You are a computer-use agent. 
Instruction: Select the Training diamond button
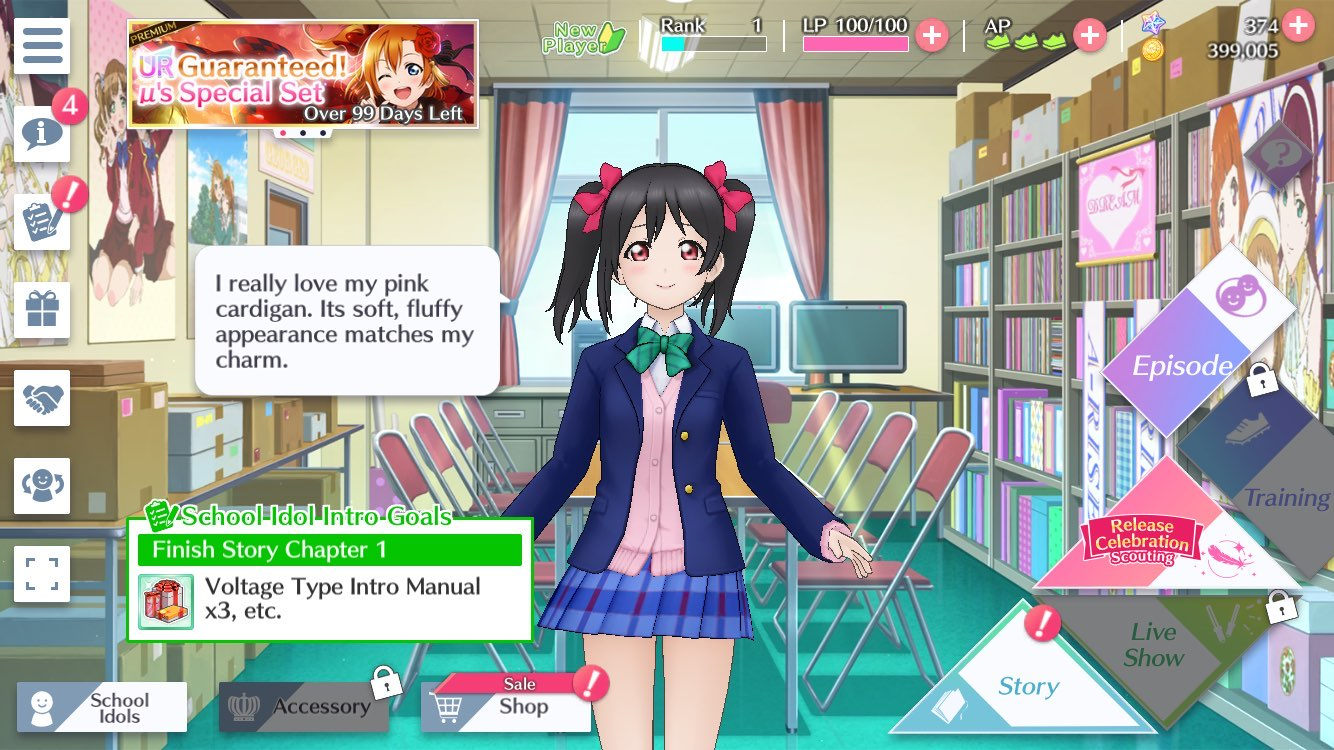(x=1264, y=470)
